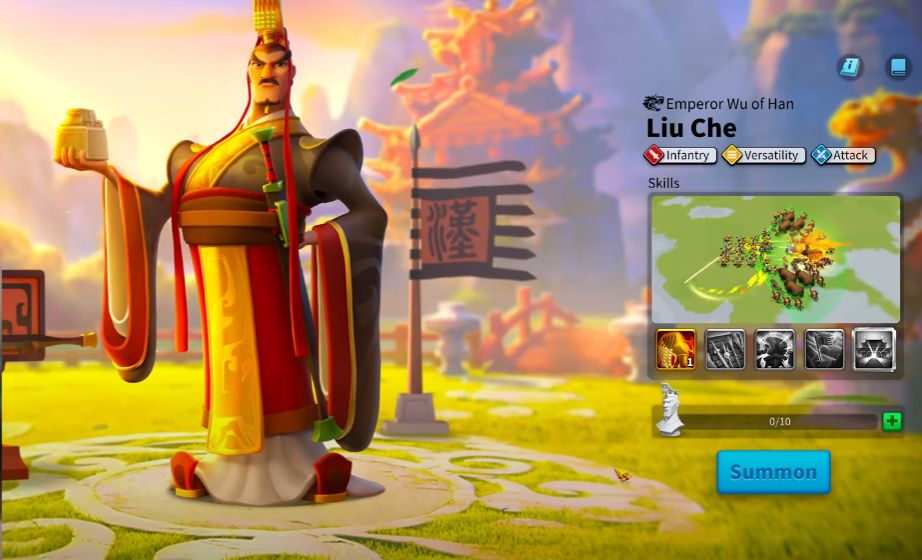The height and width of the screenshot is (560, 922).
Task: Open the blue book icon
Action: tap(898, 67)
